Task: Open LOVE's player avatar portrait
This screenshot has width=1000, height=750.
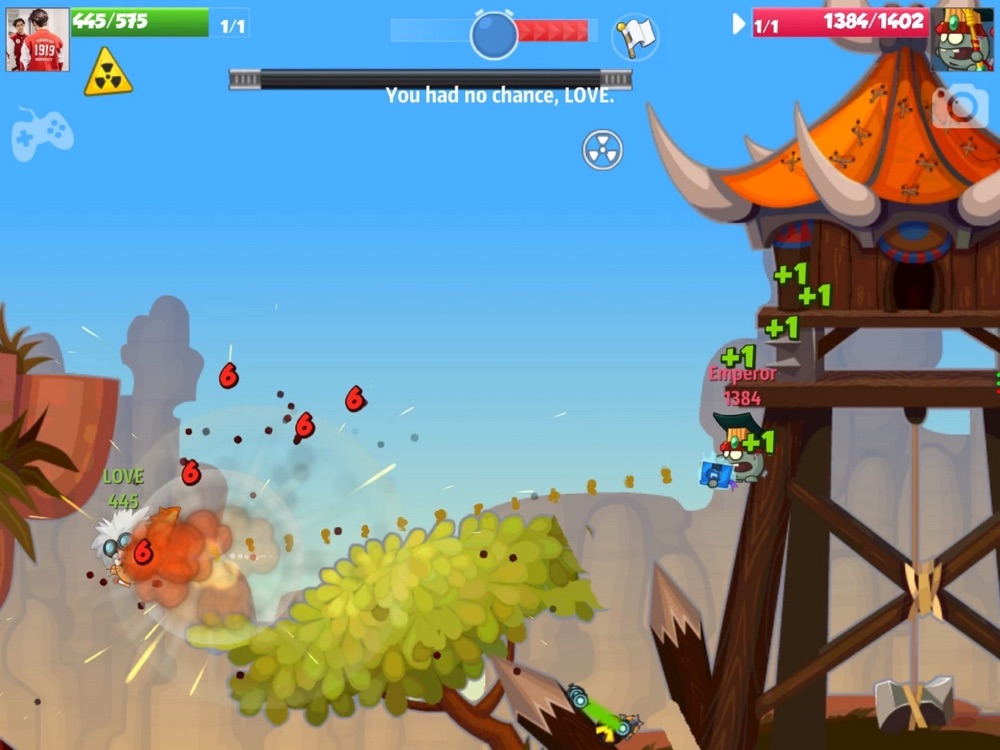Action: tap(38, 40)
